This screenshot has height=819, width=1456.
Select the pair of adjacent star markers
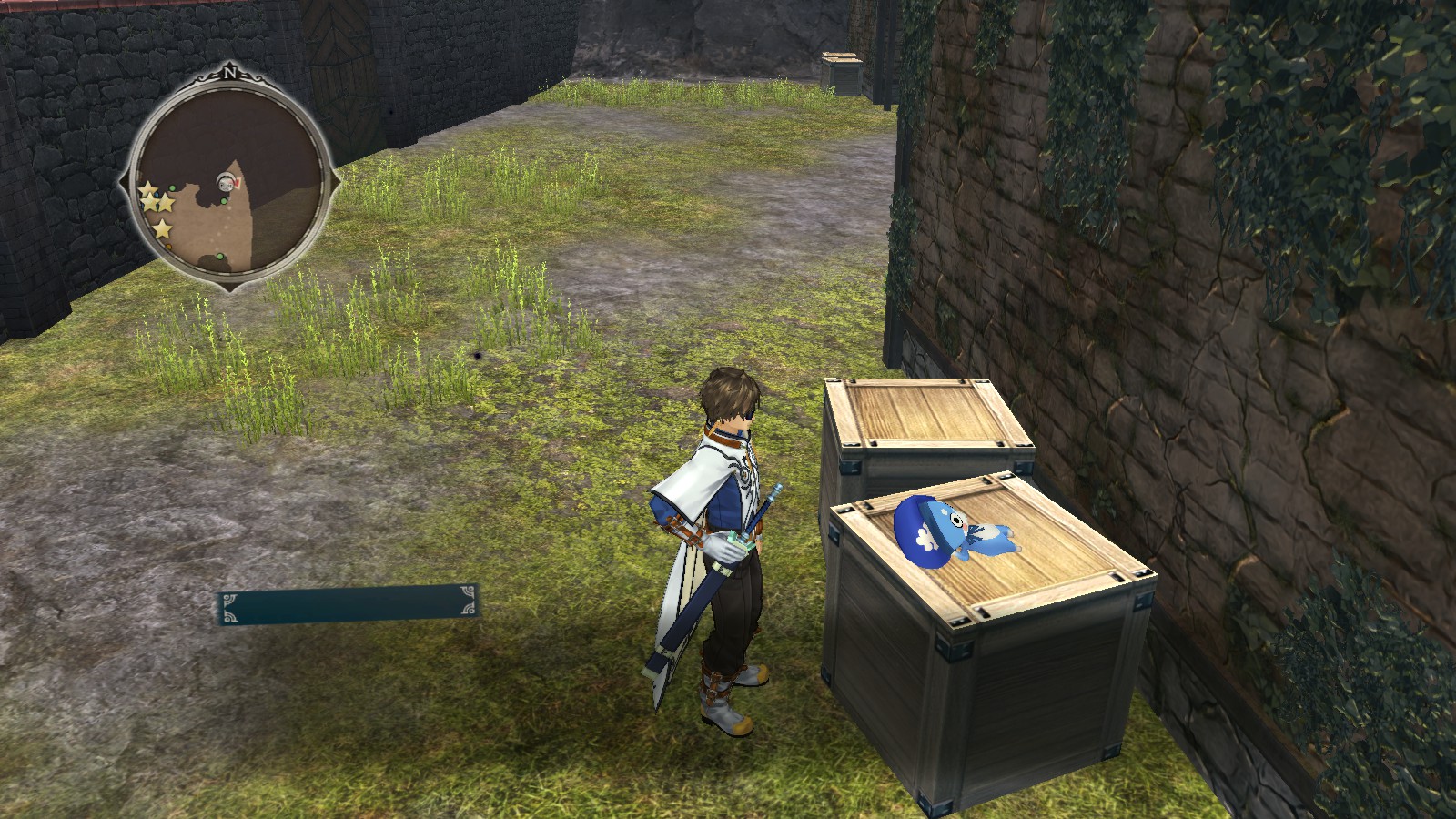[x=157, y=204]
